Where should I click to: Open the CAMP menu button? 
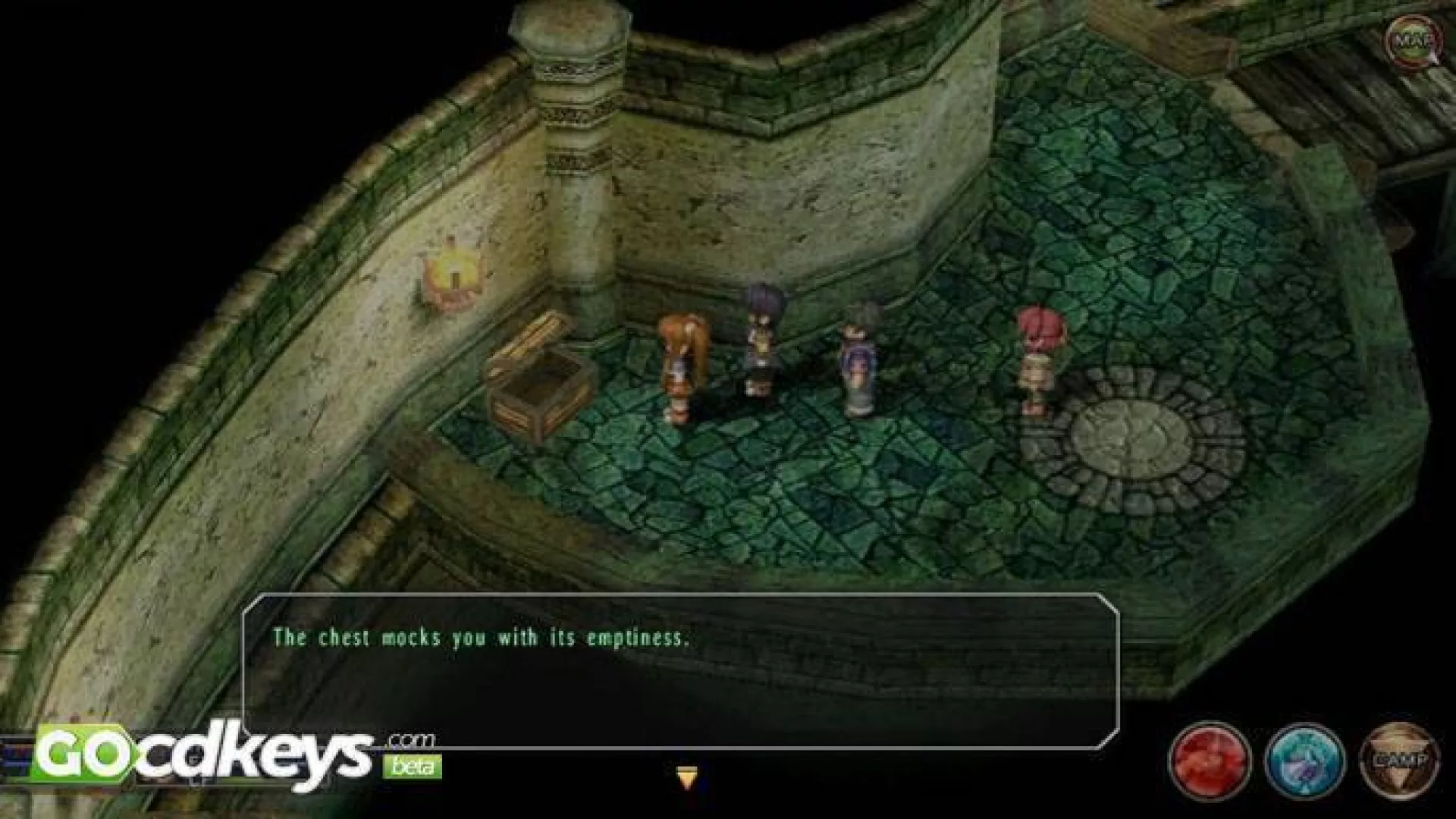1399,758
